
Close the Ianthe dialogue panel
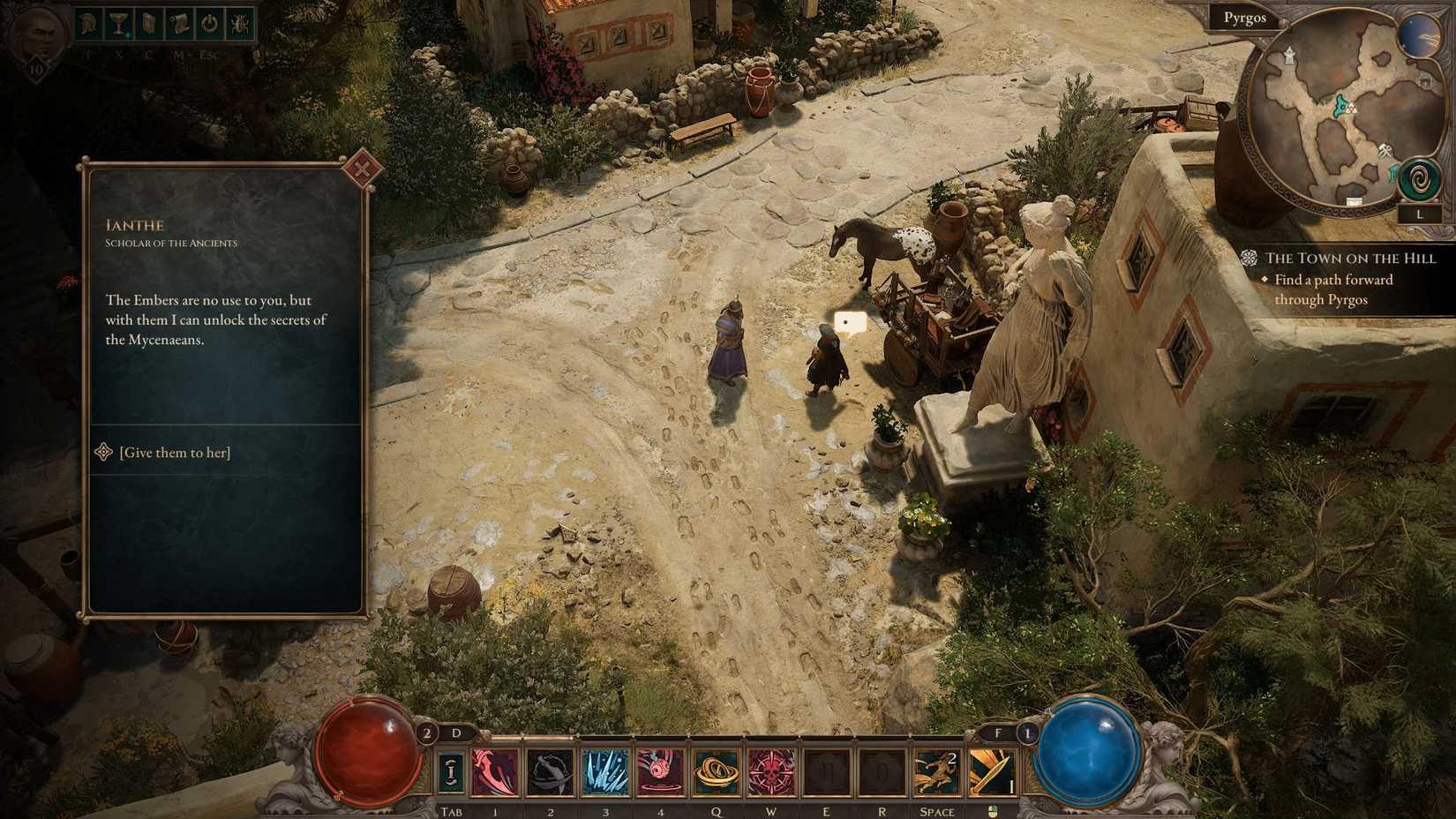[362, 169]
